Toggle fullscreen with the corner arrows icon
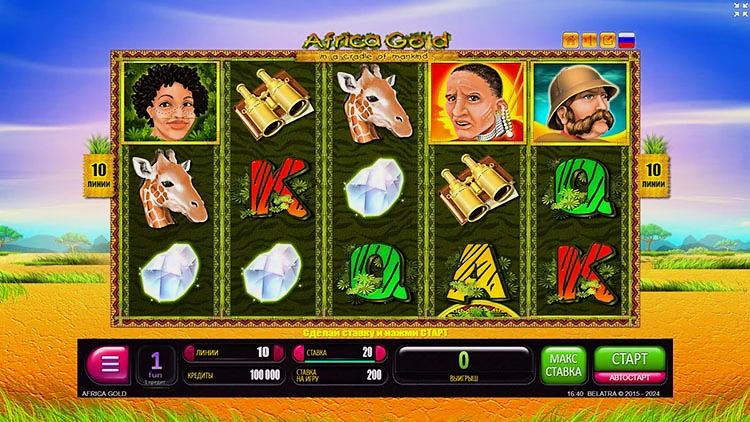The height and width of the screenshot is (422, 750). (x=738, y=10)
